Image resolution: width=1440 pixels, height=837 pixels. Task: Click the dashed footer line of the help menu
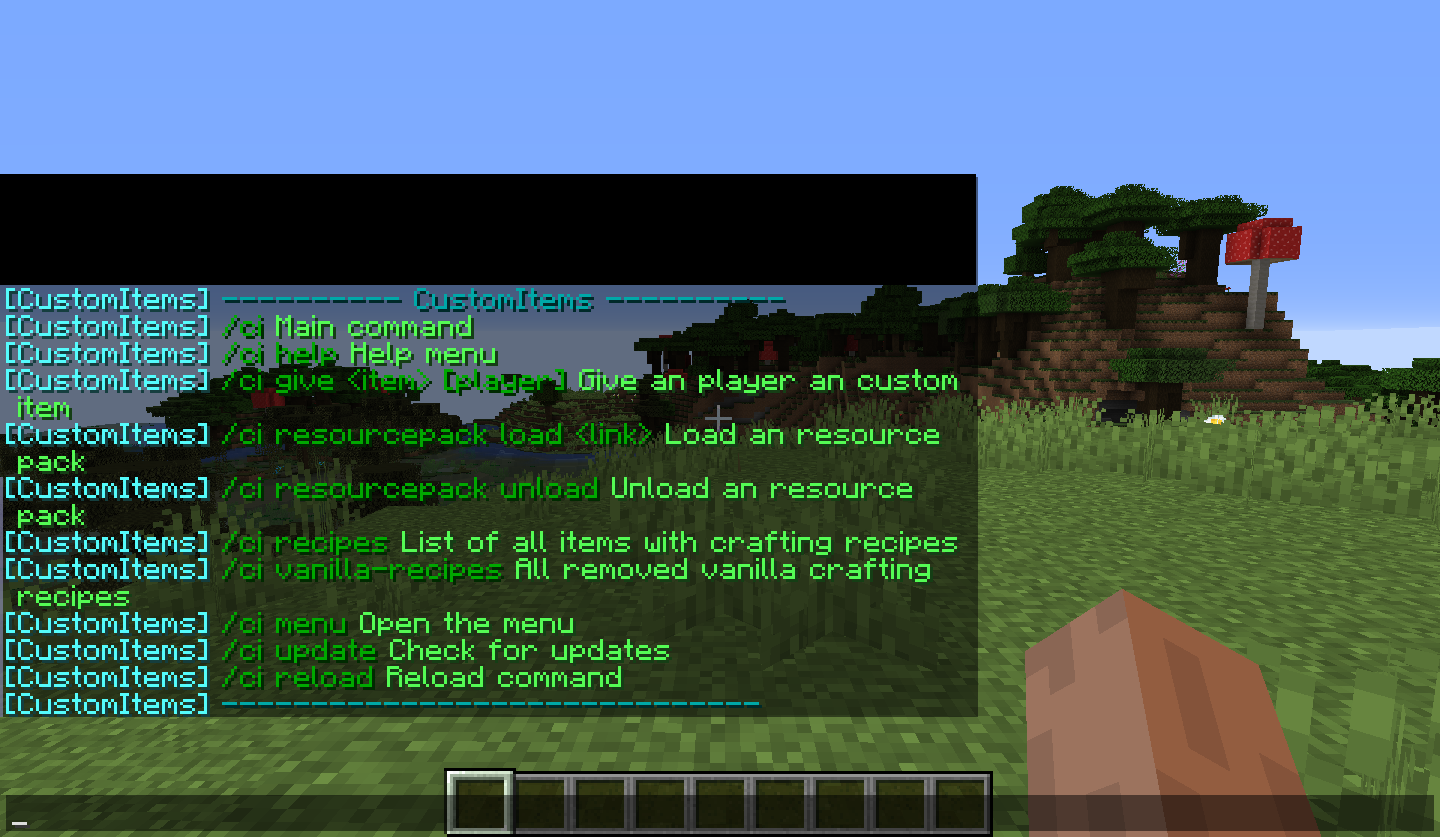(490, 704)
